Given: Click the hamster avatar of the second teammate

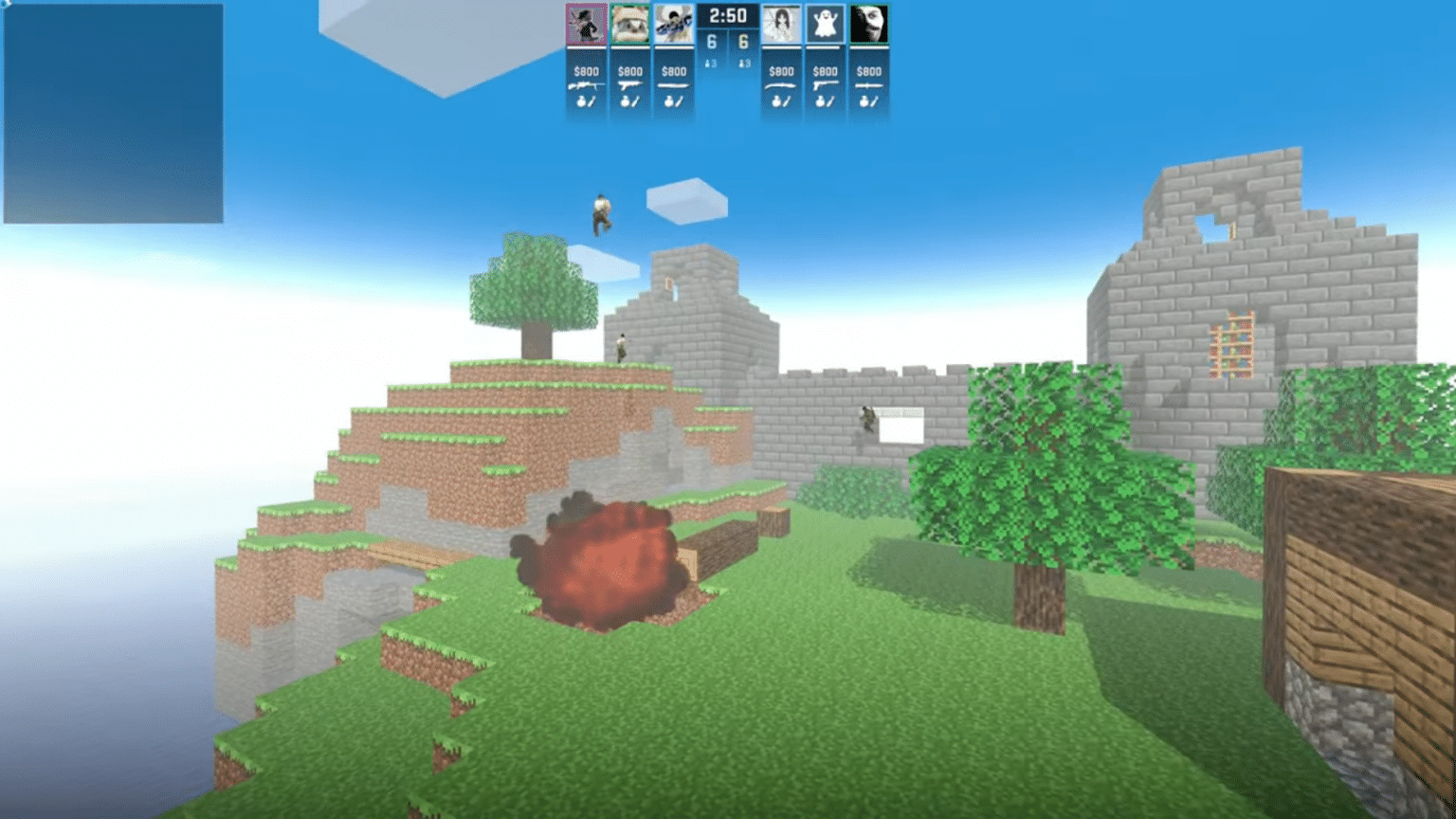Looking at the screenshot, I should click(630, 24).
